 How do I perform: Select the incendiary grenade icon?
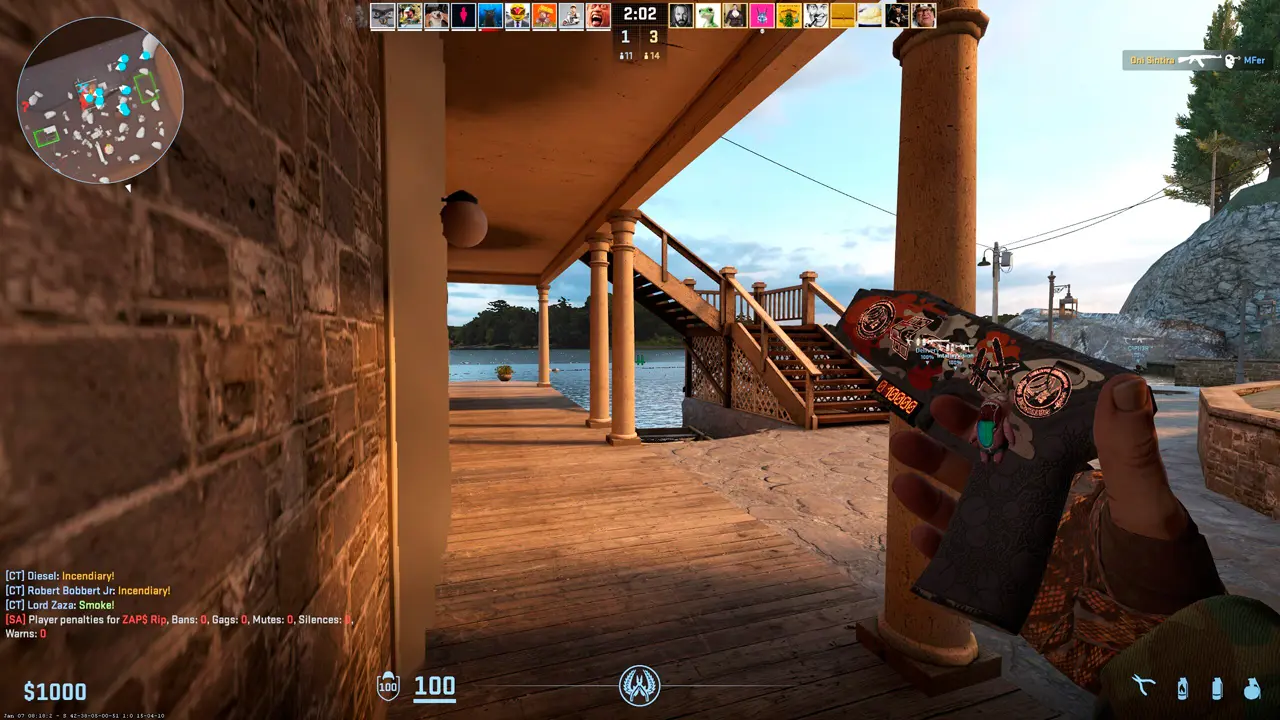point(1182,688)
